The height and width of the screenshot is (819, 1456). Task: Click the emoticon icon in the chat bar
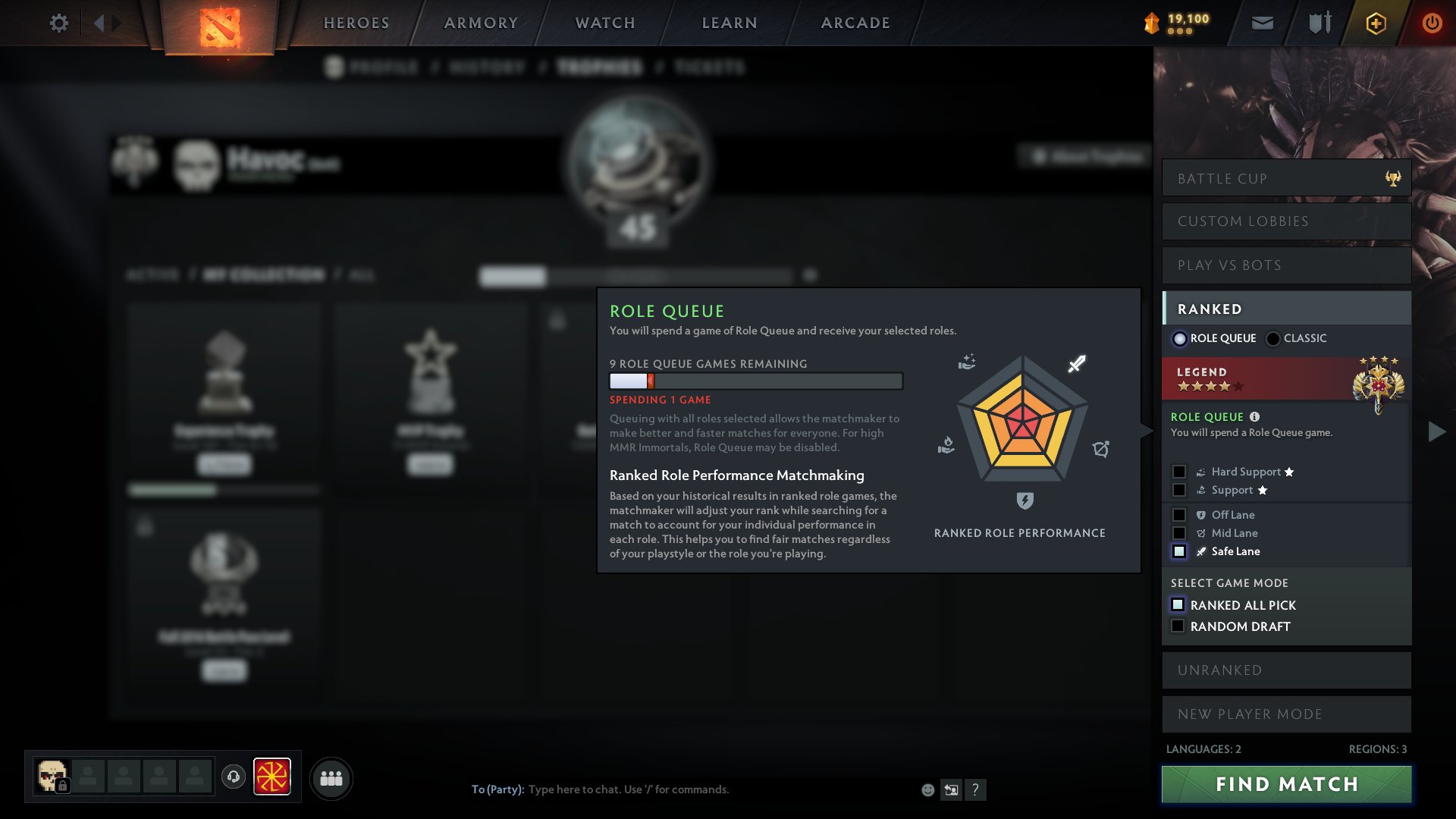[x=927, y=789]
